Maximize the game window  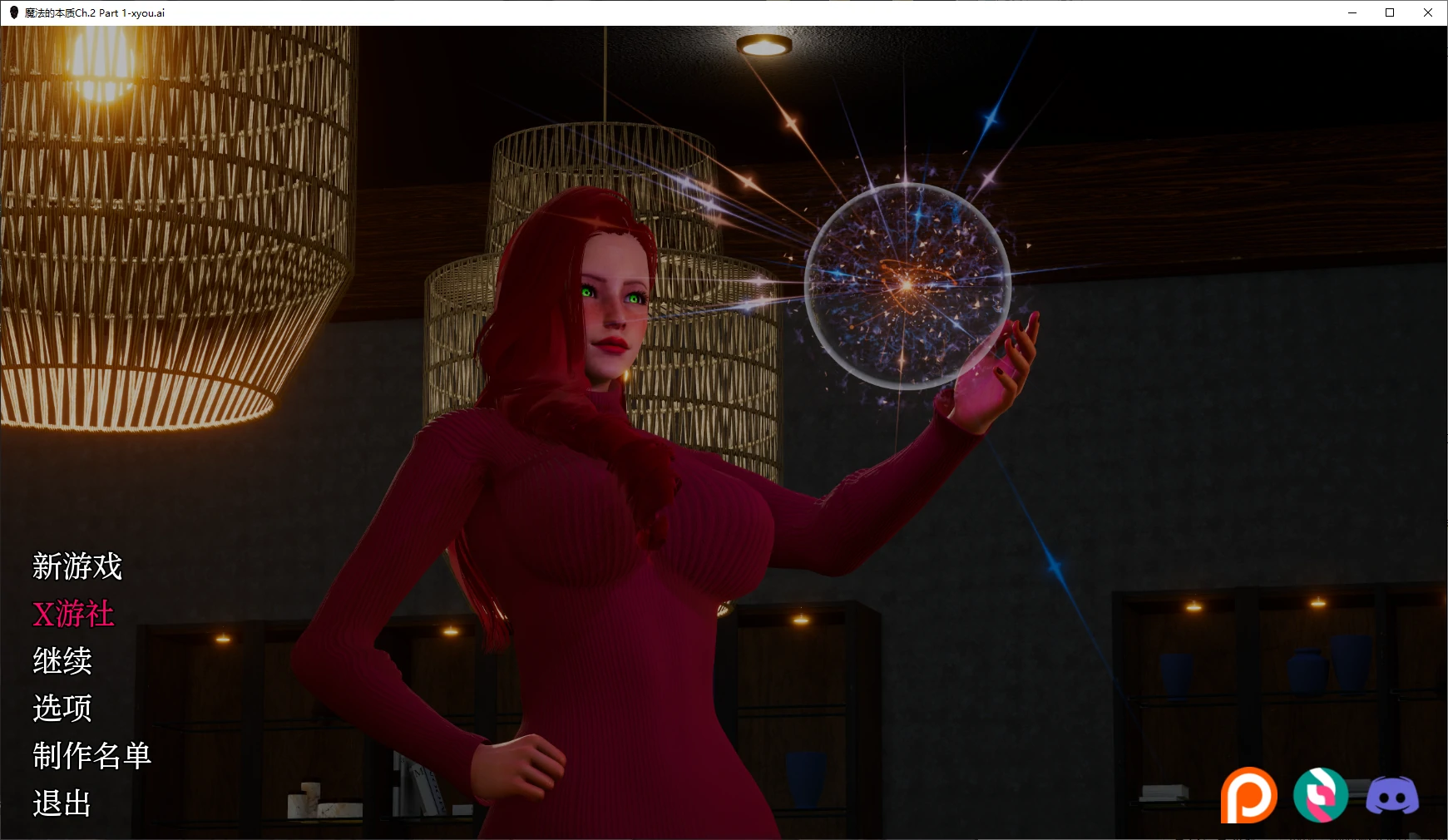pos(1389,12)
